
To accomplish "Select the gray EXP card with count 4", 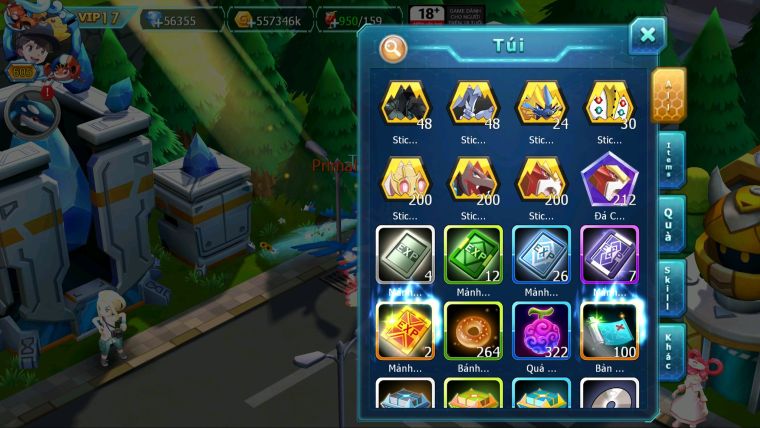I will (405, 255).
